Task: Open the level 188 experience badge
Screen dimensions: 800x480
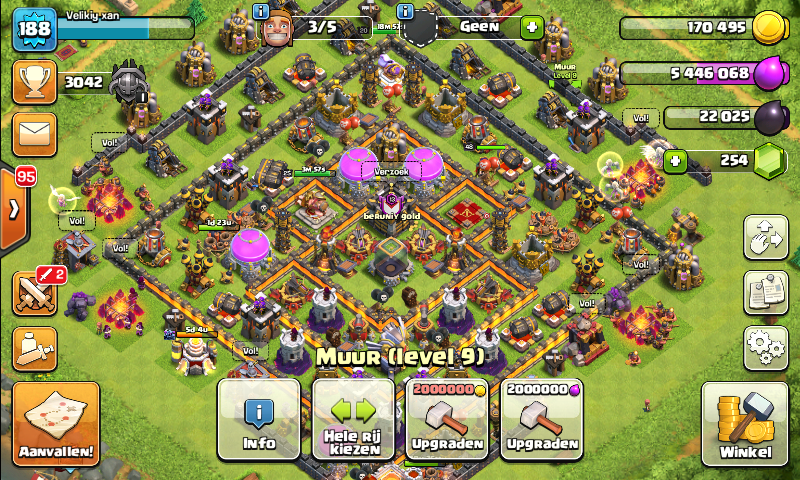Action: tap(32, 29)
